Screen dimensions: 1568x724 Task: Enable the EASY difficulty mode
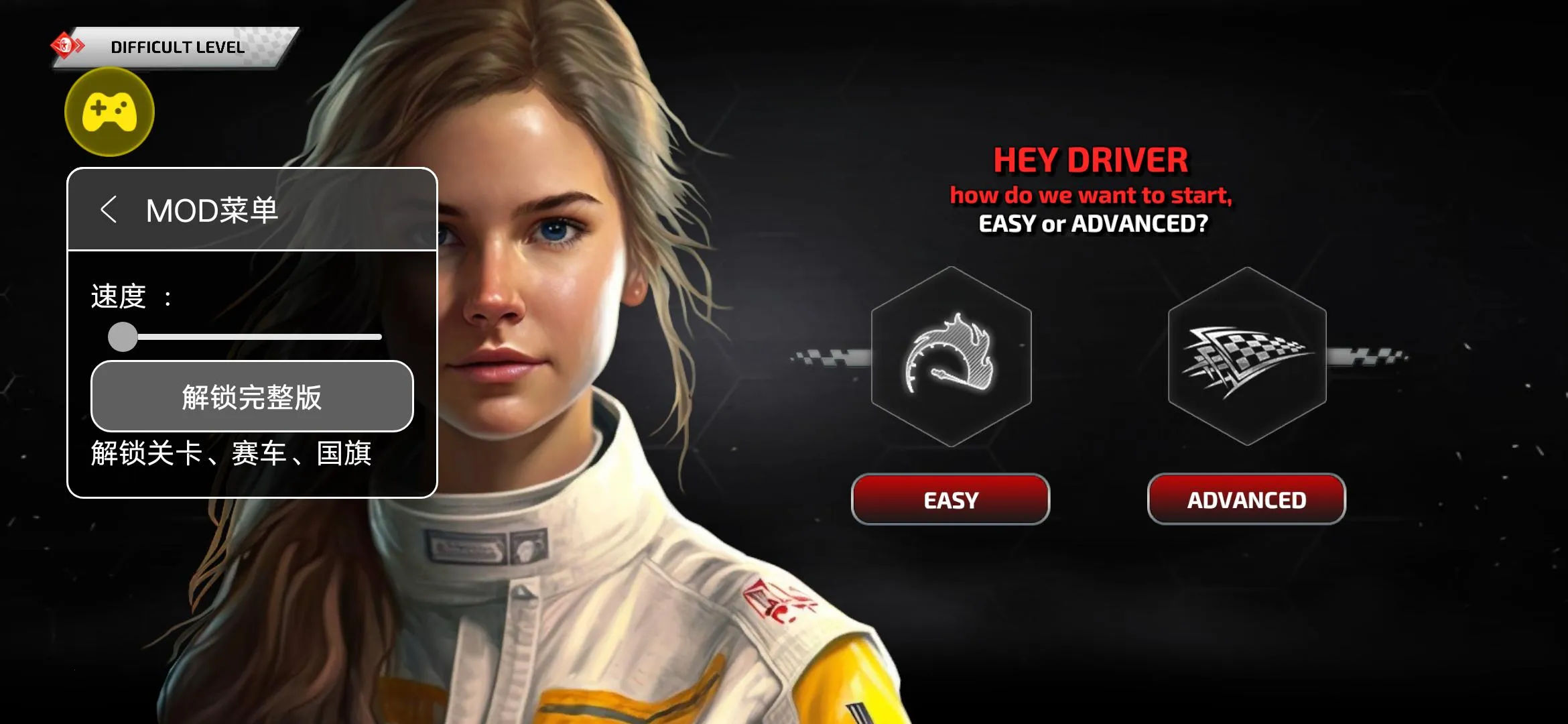click(x=950, y=499)
